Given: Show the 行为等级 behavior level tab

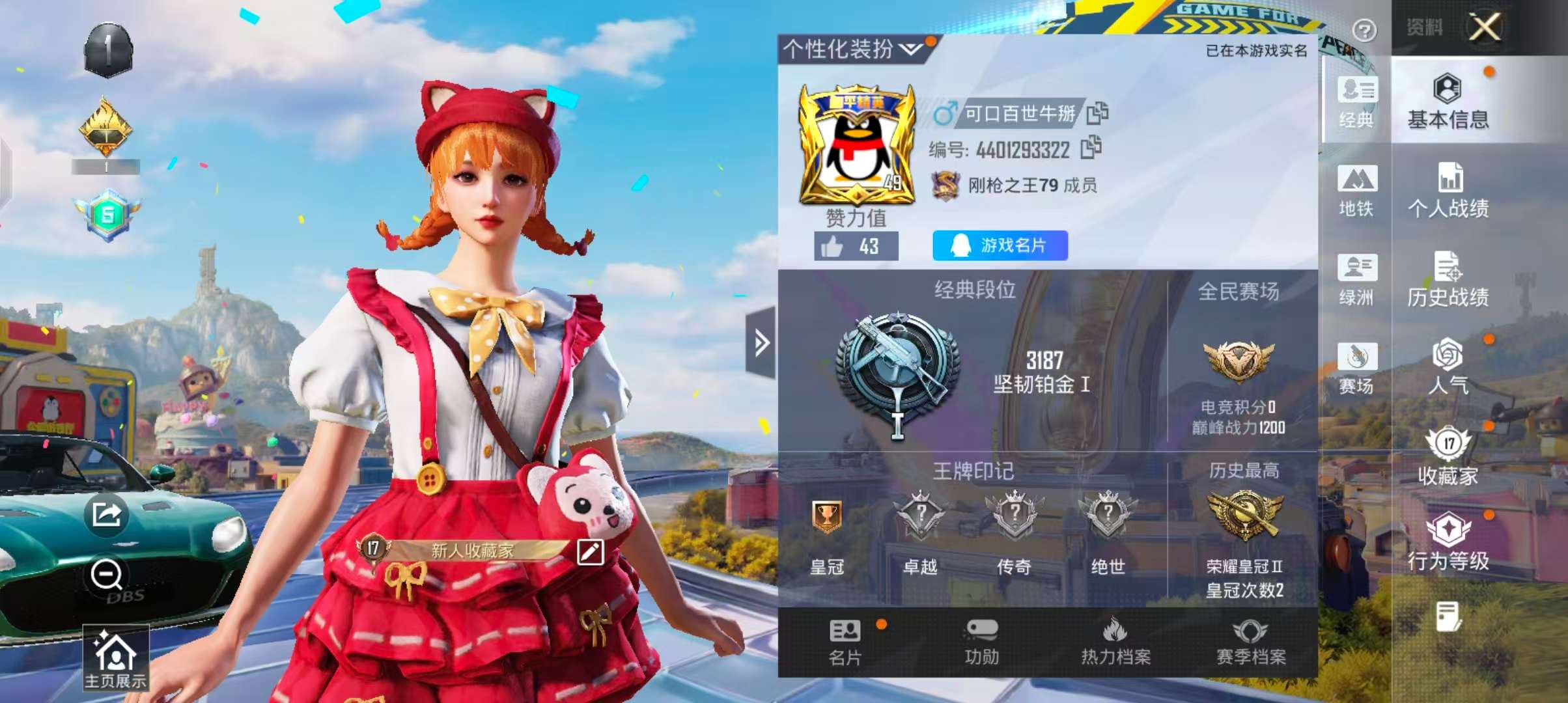Looking at the screenshot, I should 1448,542.
